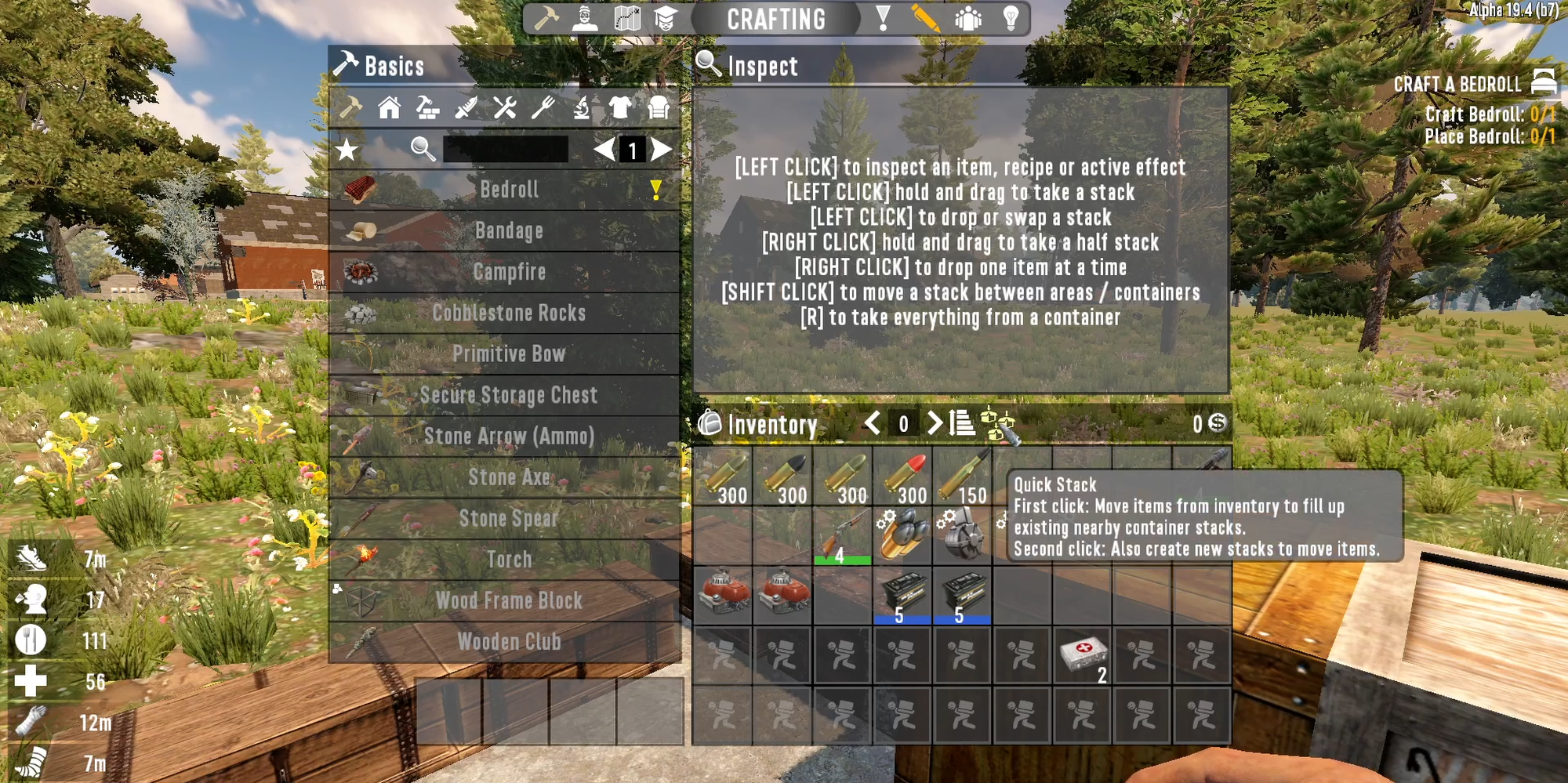The height and width of the screenshot is (783, 1568).
Task: Toggle the favorites star filter
Action: tap(345, 150)
